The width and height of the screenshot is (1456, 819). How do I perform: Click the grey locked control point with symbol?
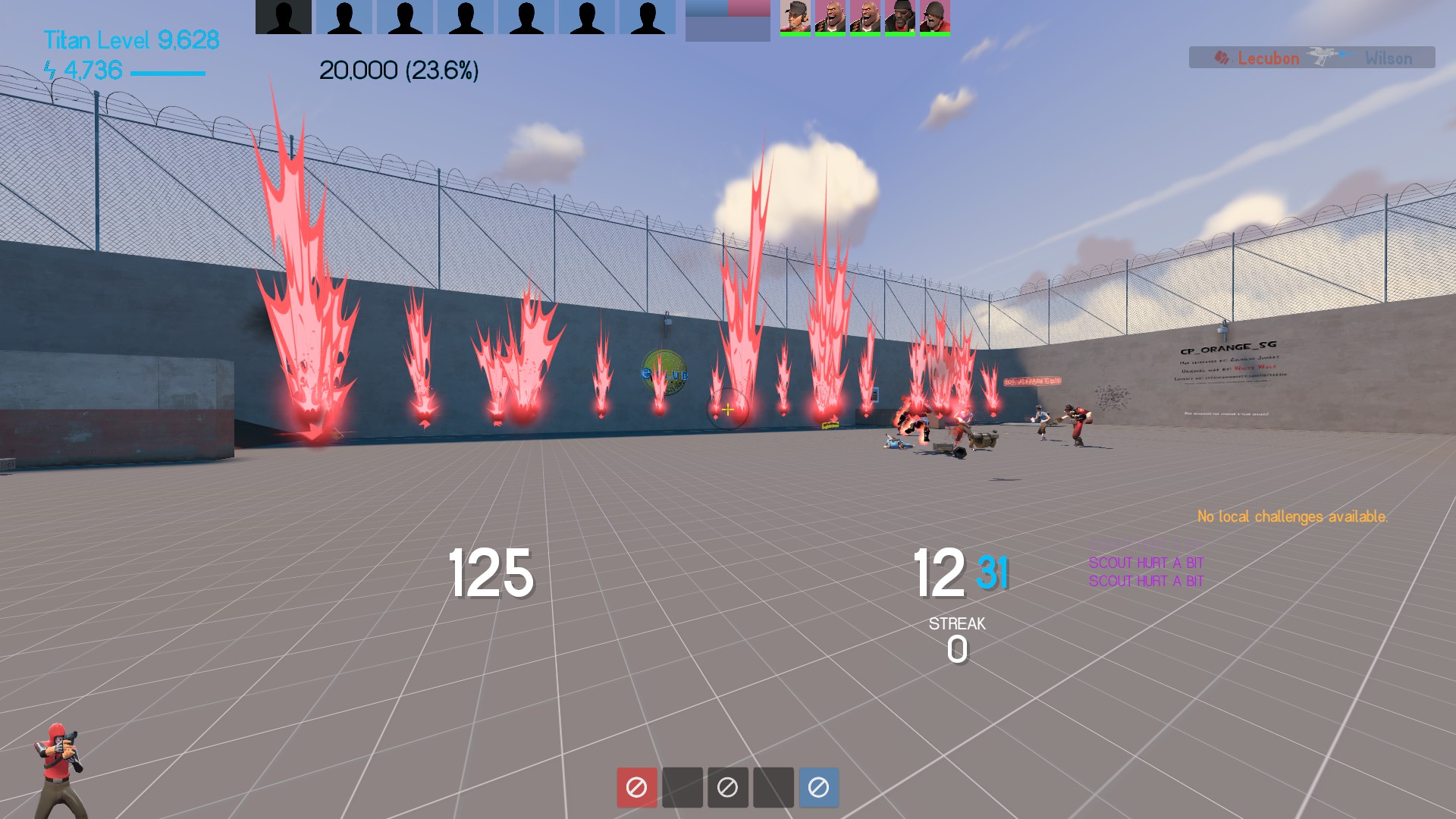tap(727, 787)
